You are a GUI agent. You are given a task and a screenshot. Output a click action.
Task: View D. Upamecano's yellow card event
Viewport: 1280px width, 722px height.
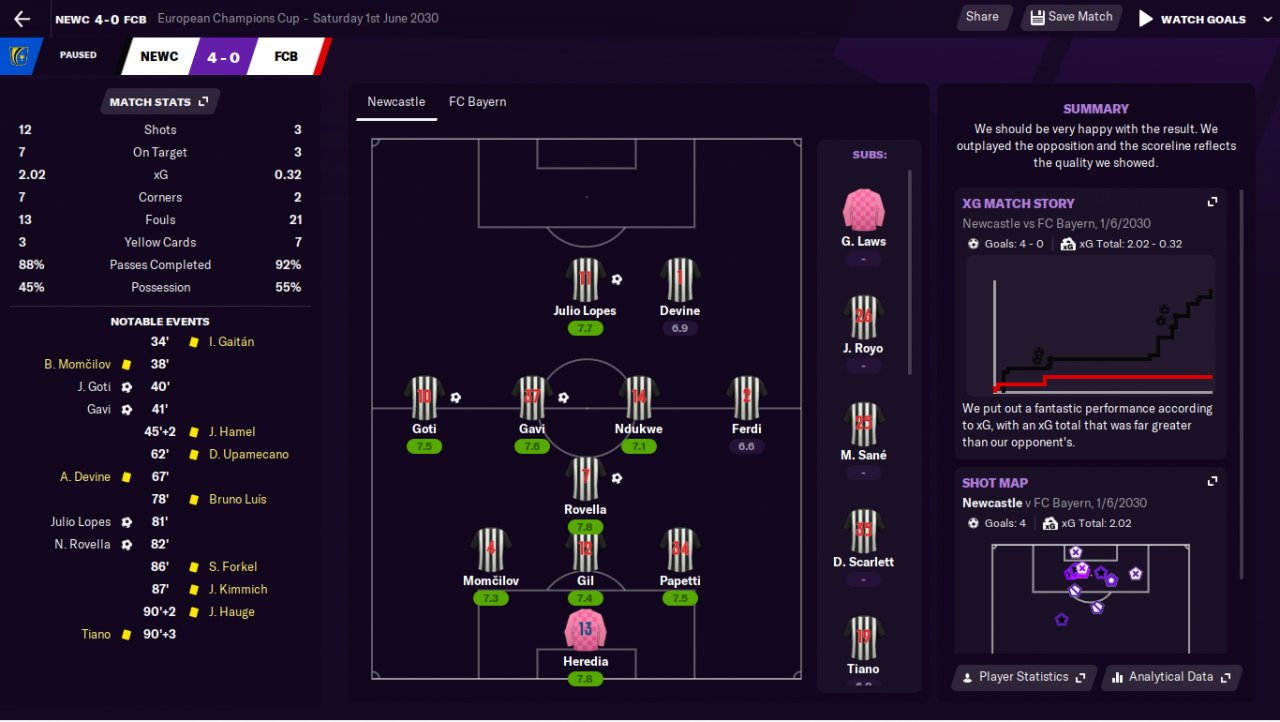pos(248,454)
